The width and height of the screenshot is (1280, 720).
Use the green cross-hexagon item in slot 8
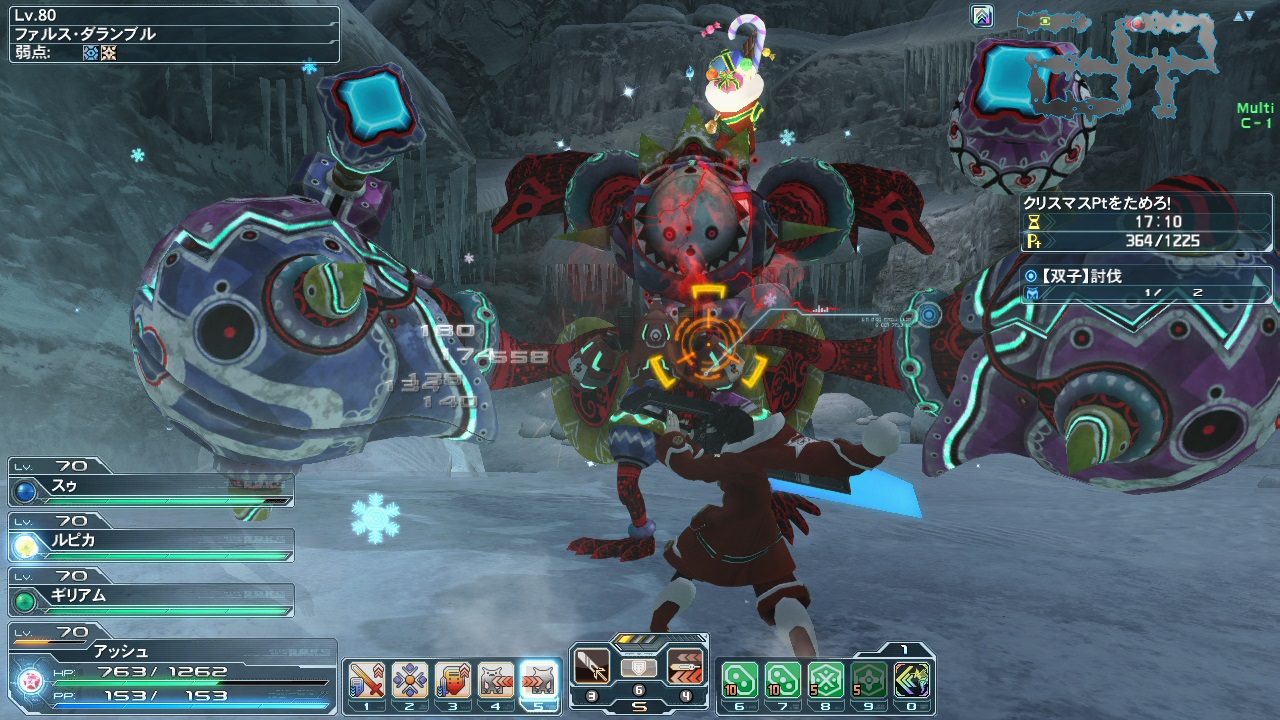click(826, 680)
